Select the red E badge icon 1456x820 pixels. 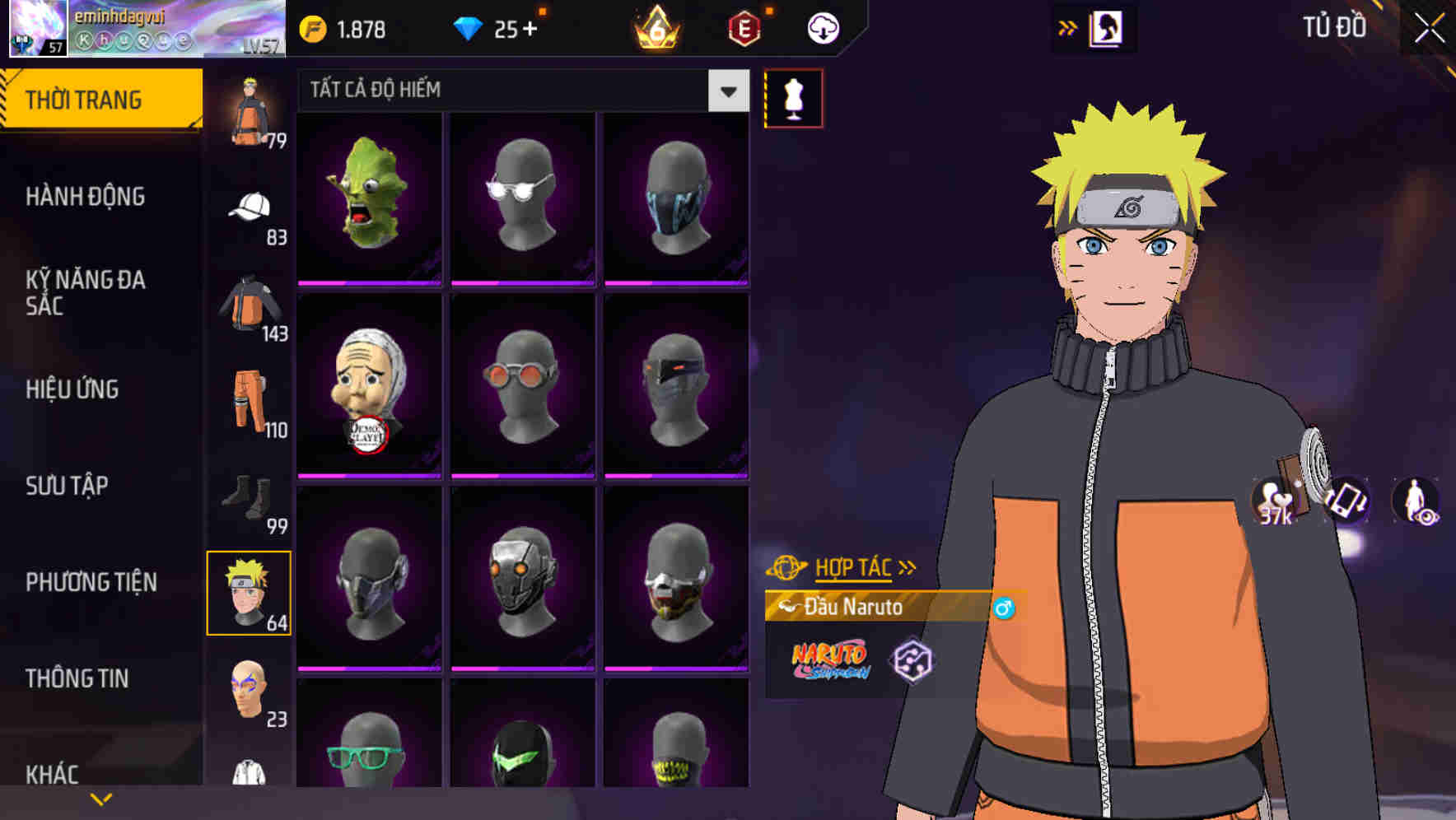point(744,27)
